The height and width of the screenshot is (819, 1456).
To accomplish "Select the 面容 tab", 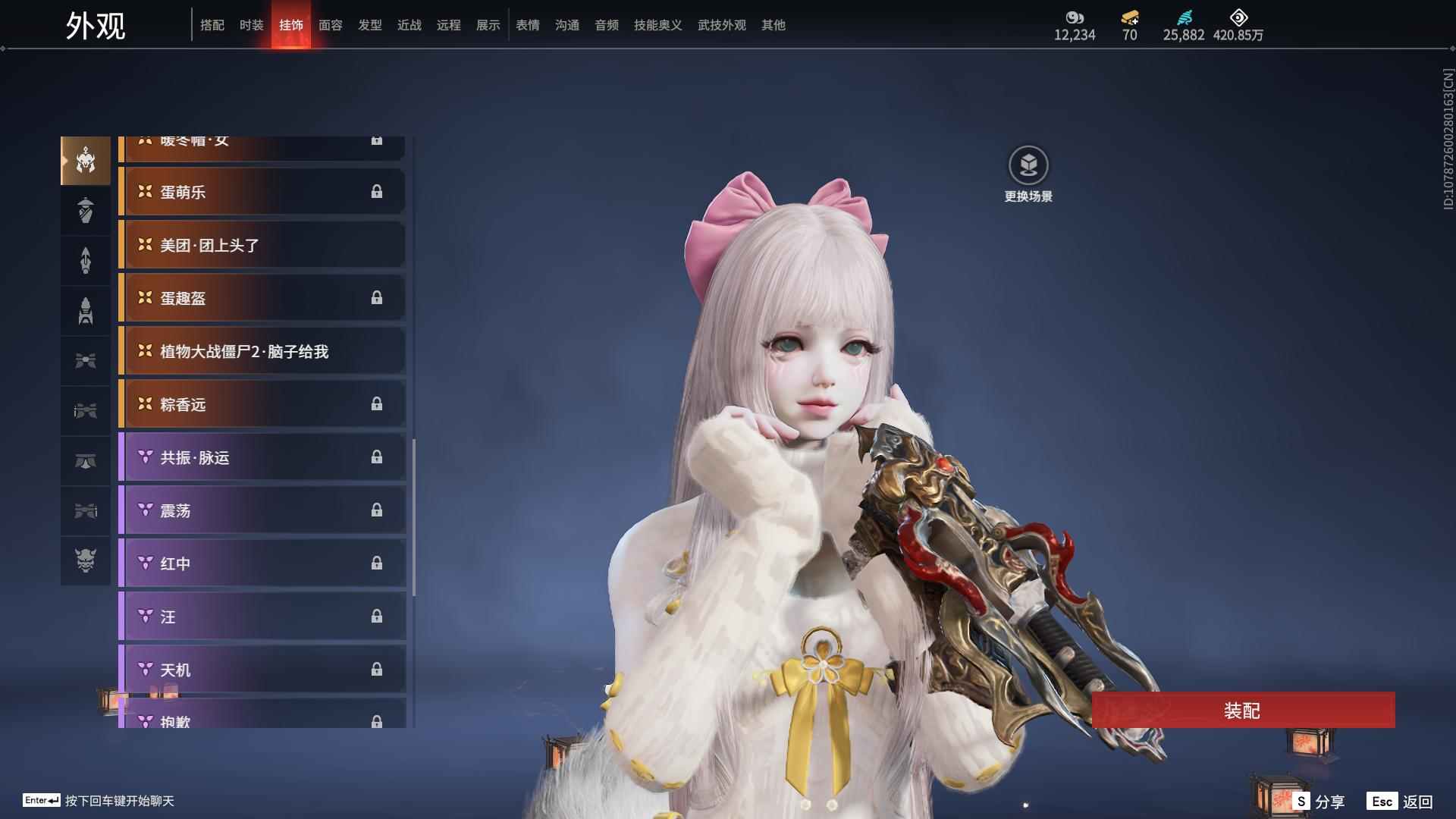I will pyautogui.click(x=331, y=25).
